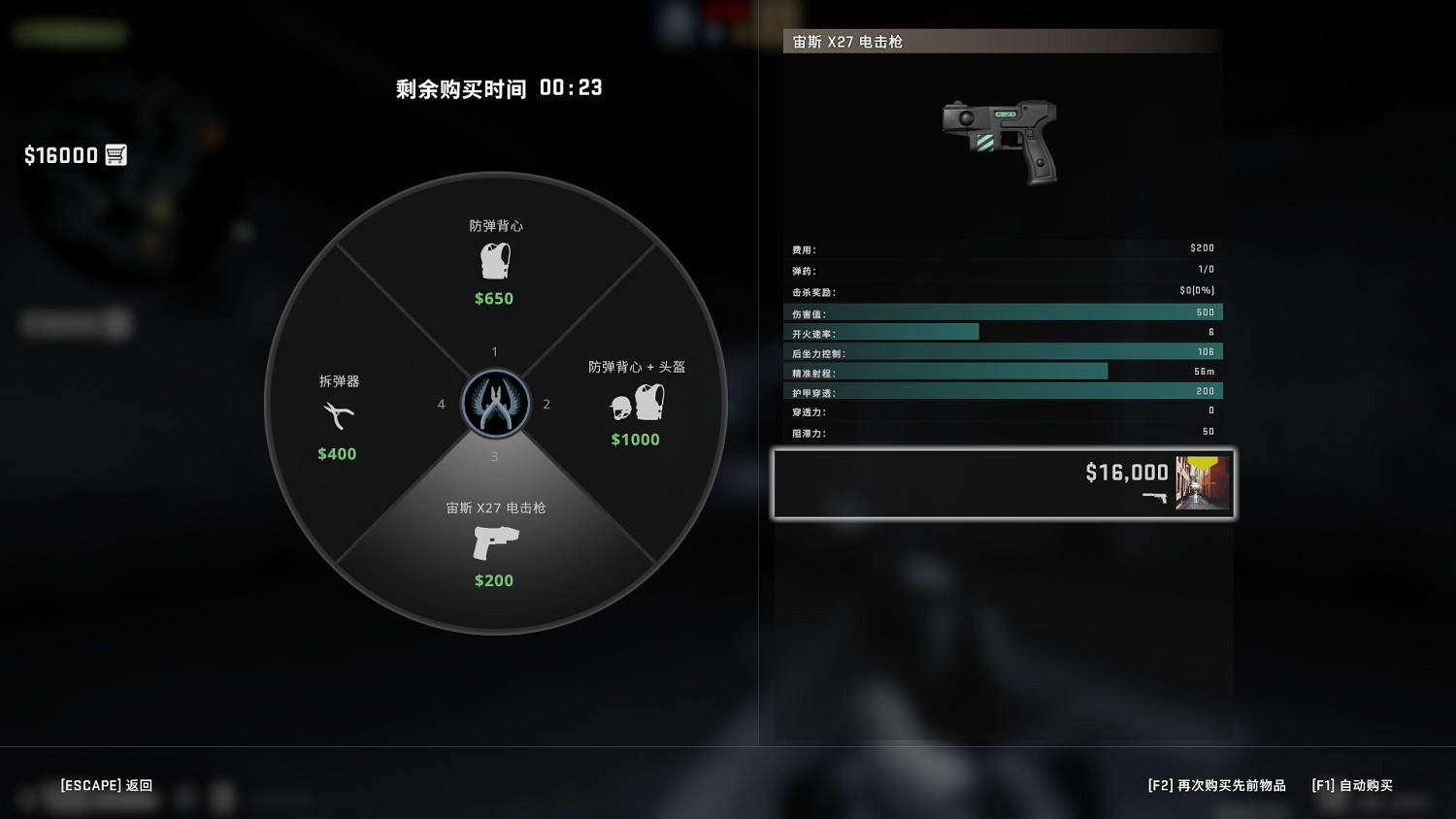Click the CT emblem at the wheel center
The image size is (1456, 819).
pos(494,403)
